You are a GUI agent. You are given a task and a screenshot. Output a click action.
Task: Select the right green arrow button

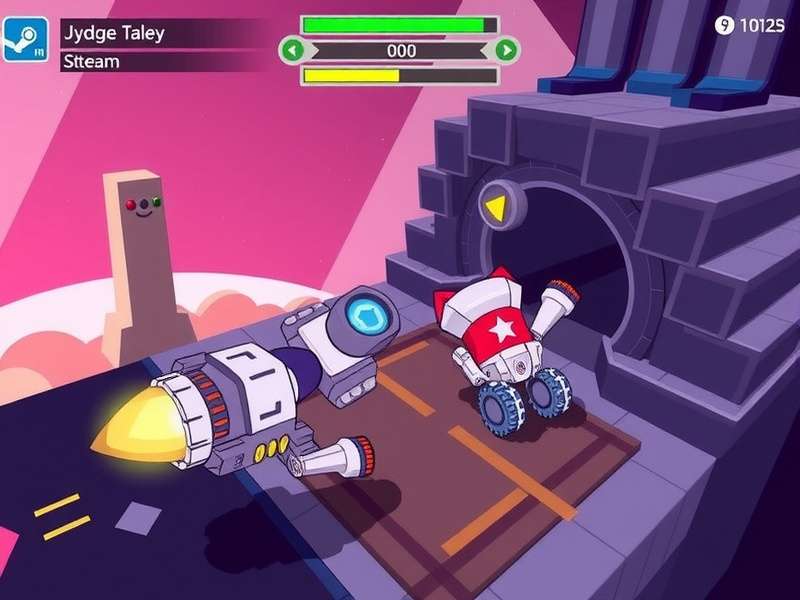[x=507, y=49]
